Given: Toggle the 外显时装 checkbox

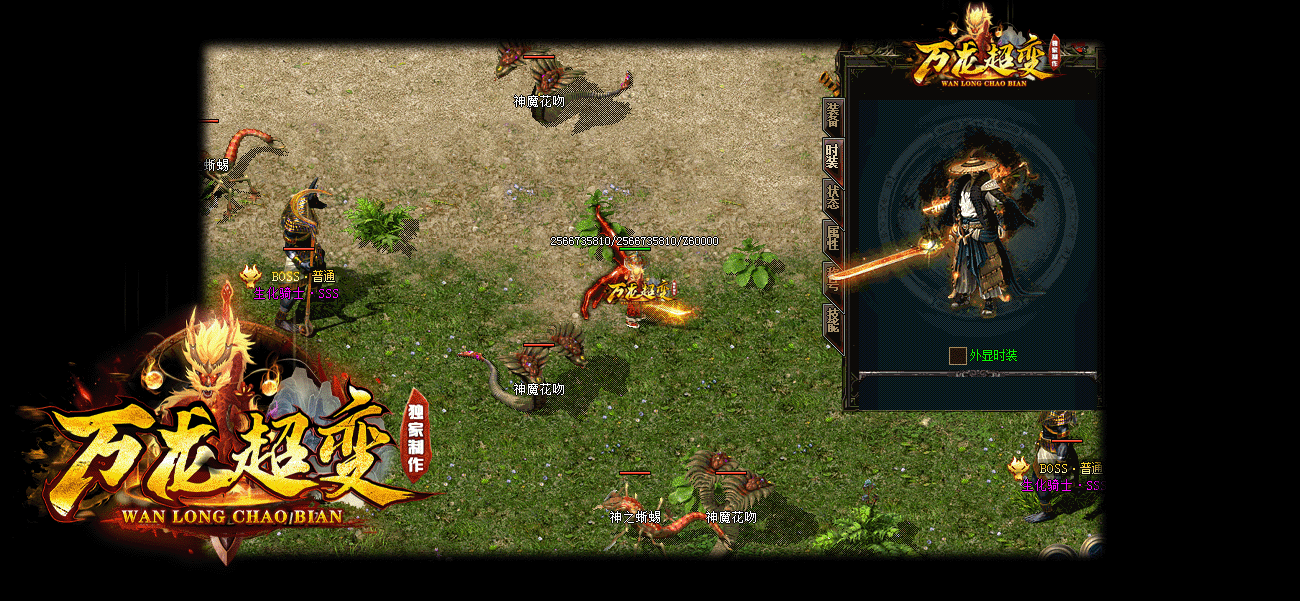Looking at the screenshot, I should pyautogui.click(x=958, y=356).
